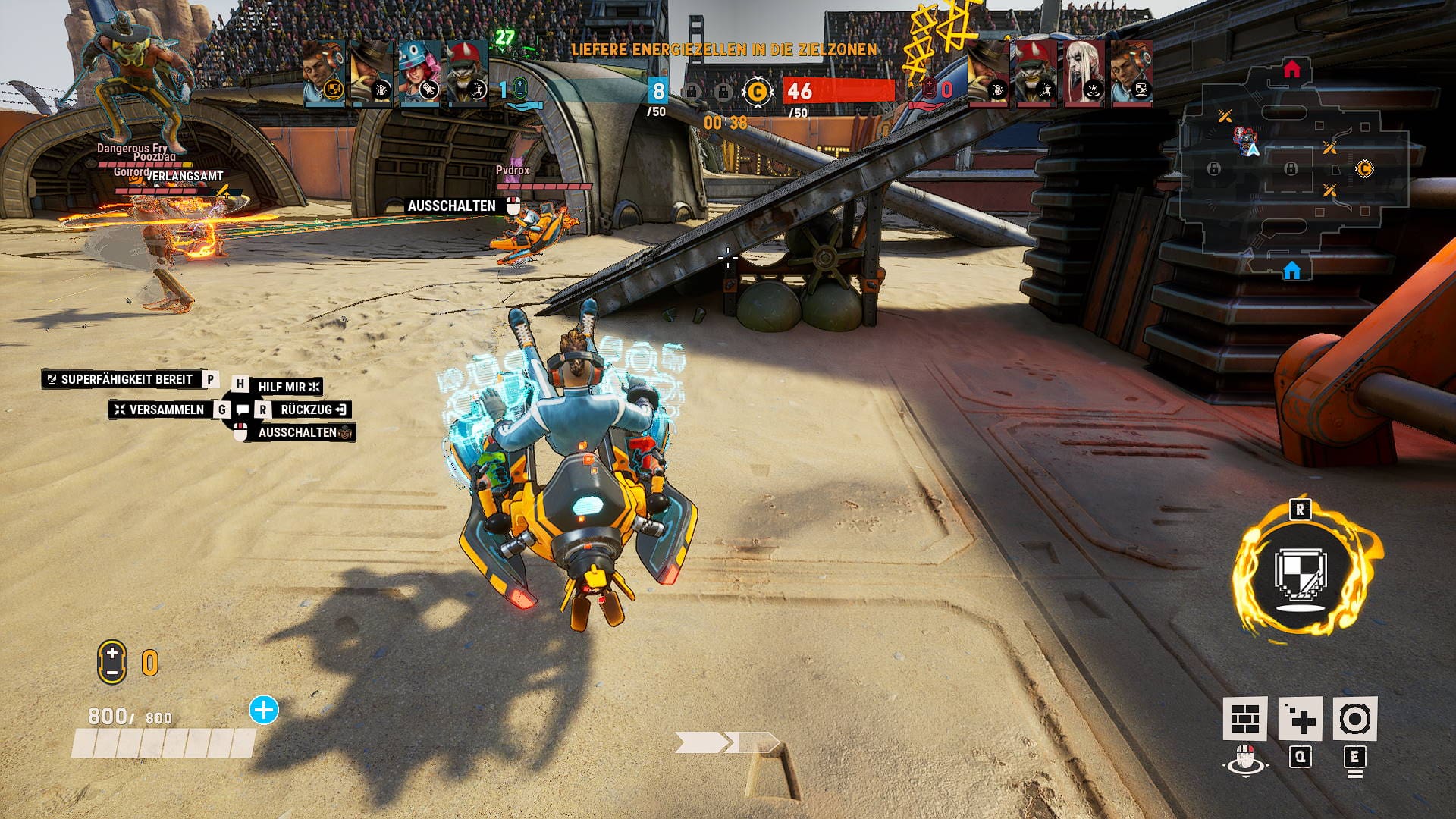Click the orange coin objective icon in scorebar
The width and height of the screenshot is (1456, 819).
point(756,92)
